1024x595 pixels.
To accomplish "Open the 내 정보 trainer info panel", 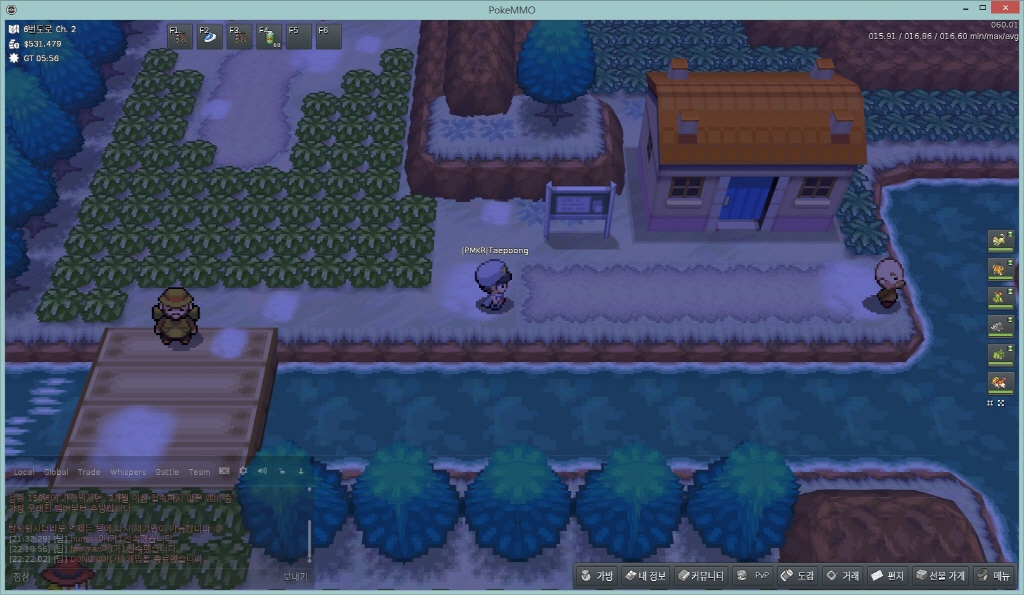I will 644,576.
